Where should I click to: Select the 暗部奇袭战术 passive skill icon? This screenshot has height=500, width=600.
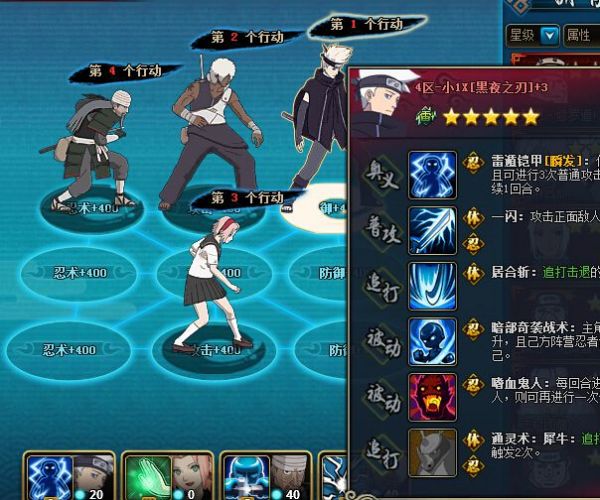point(432,341)
